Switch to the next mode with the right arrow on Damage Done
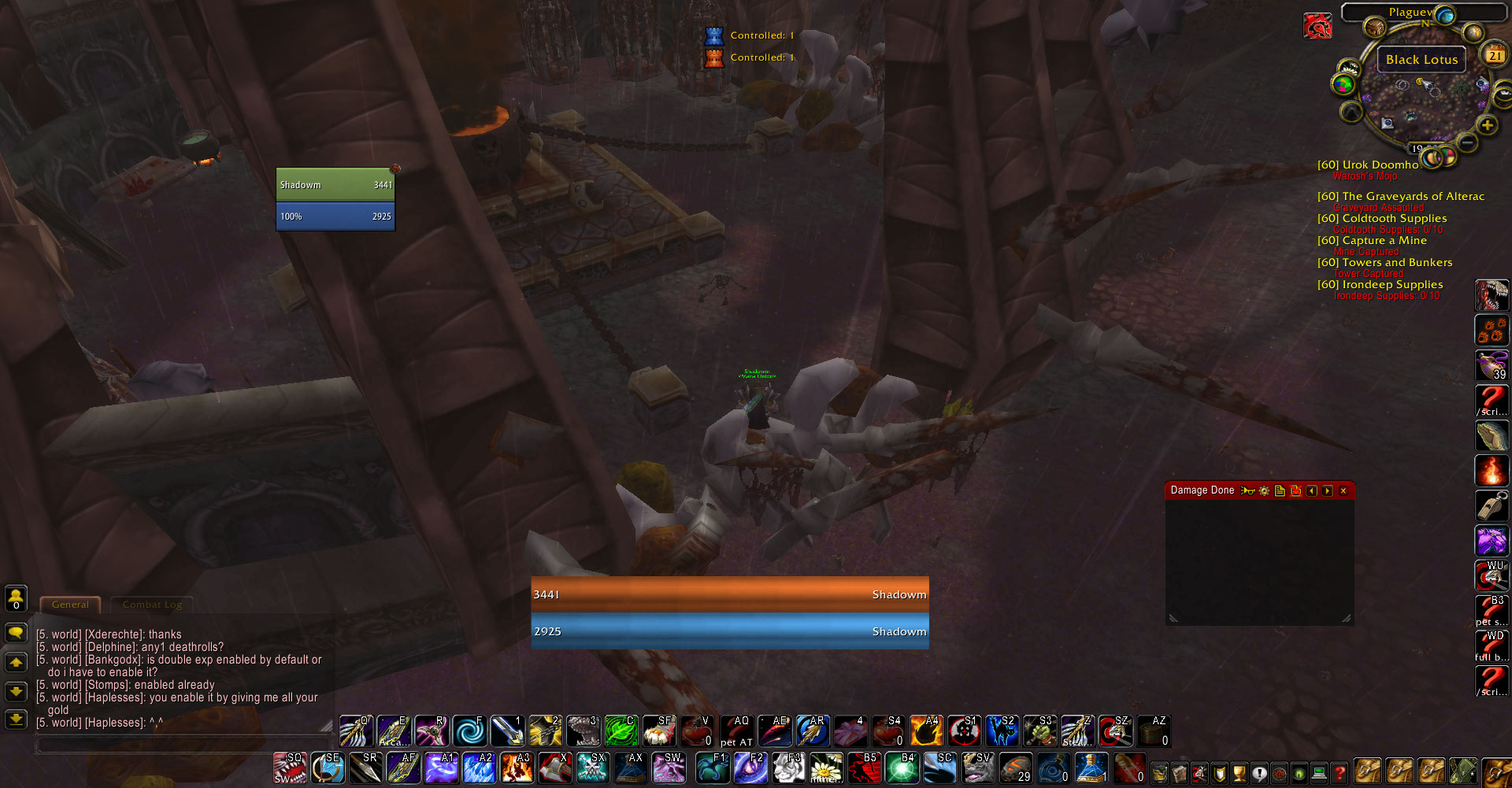The height and width of the screenshot is (788, 1512). click(1328, 490)
